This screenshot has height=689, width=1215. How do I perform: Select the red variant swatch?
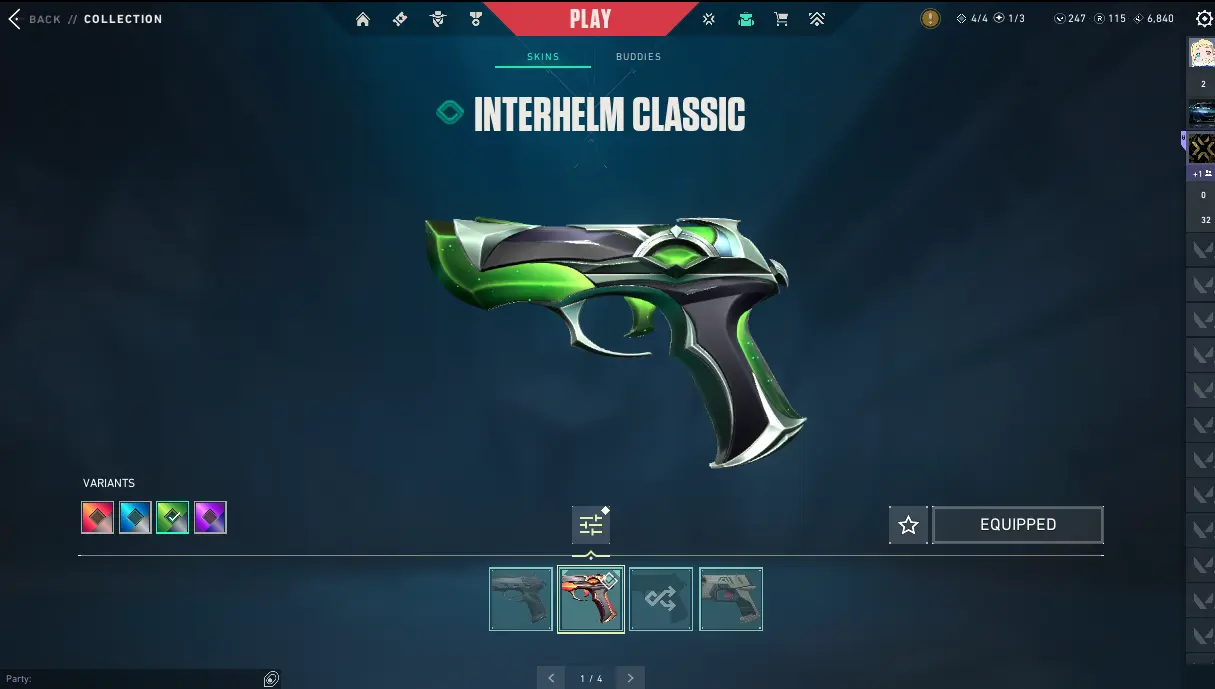(97, 517)
